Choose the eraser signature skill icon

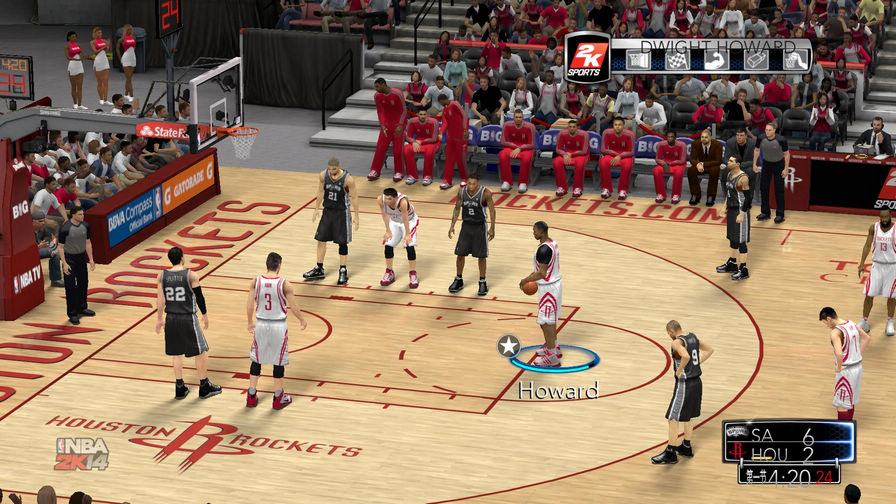click(x=755, y=60)
